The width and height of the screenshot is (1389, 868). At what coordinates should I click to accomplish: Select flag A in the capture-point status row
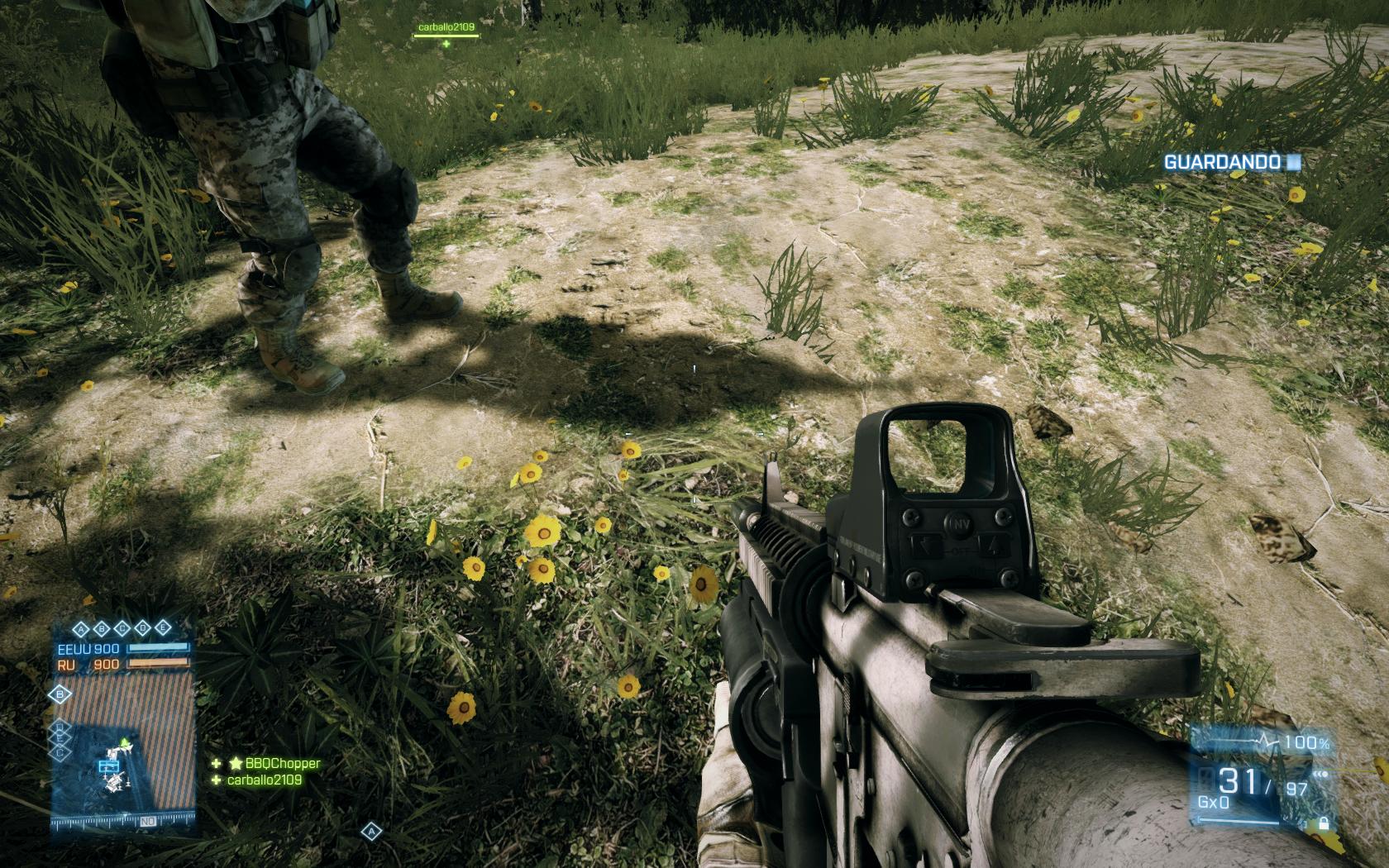[83, 627]
